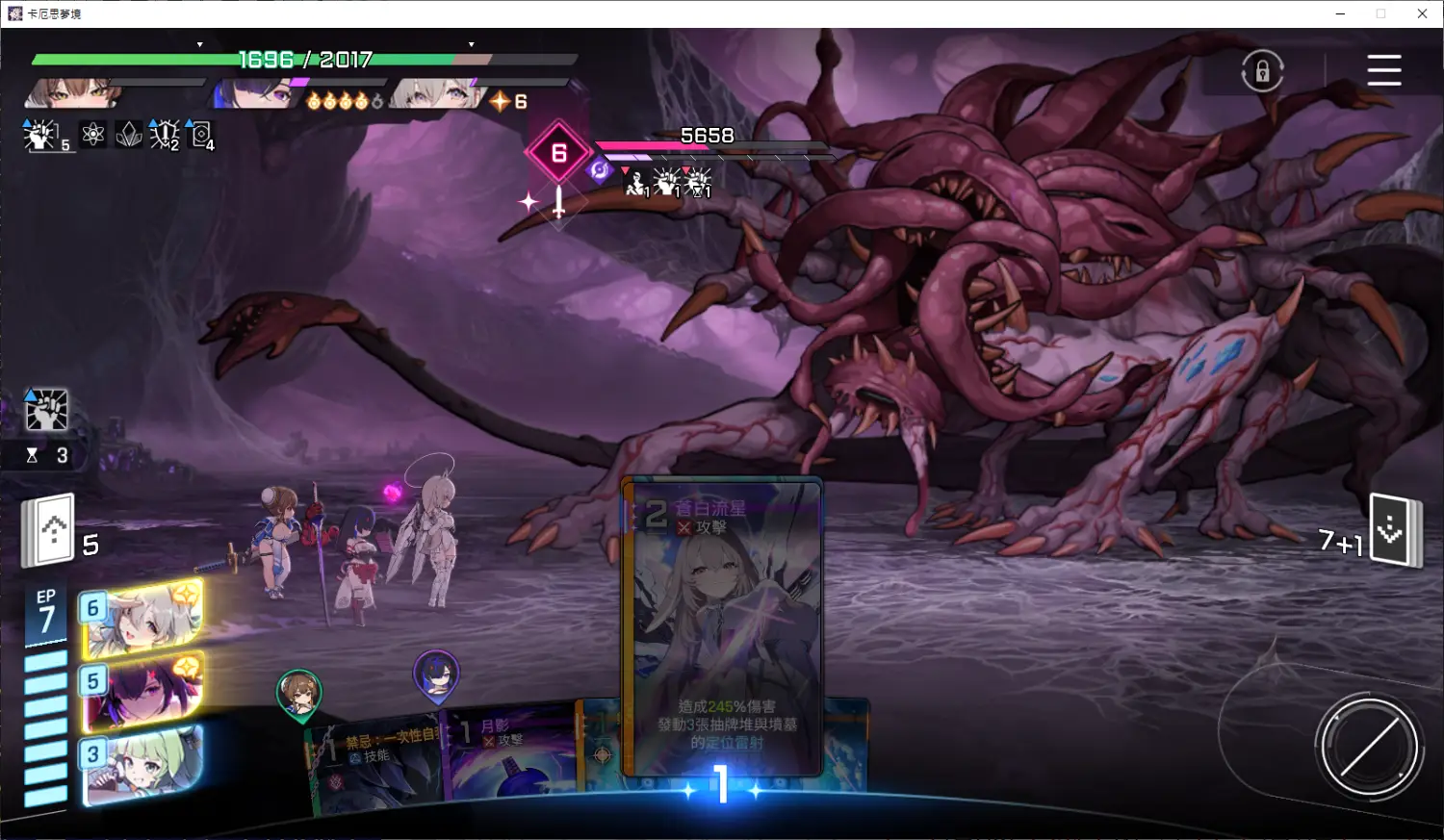The height and width of the screenshot is (840, 1444).
Task: End the turn with the round button
Action: pyautogui.click(x=1368, y=746)
